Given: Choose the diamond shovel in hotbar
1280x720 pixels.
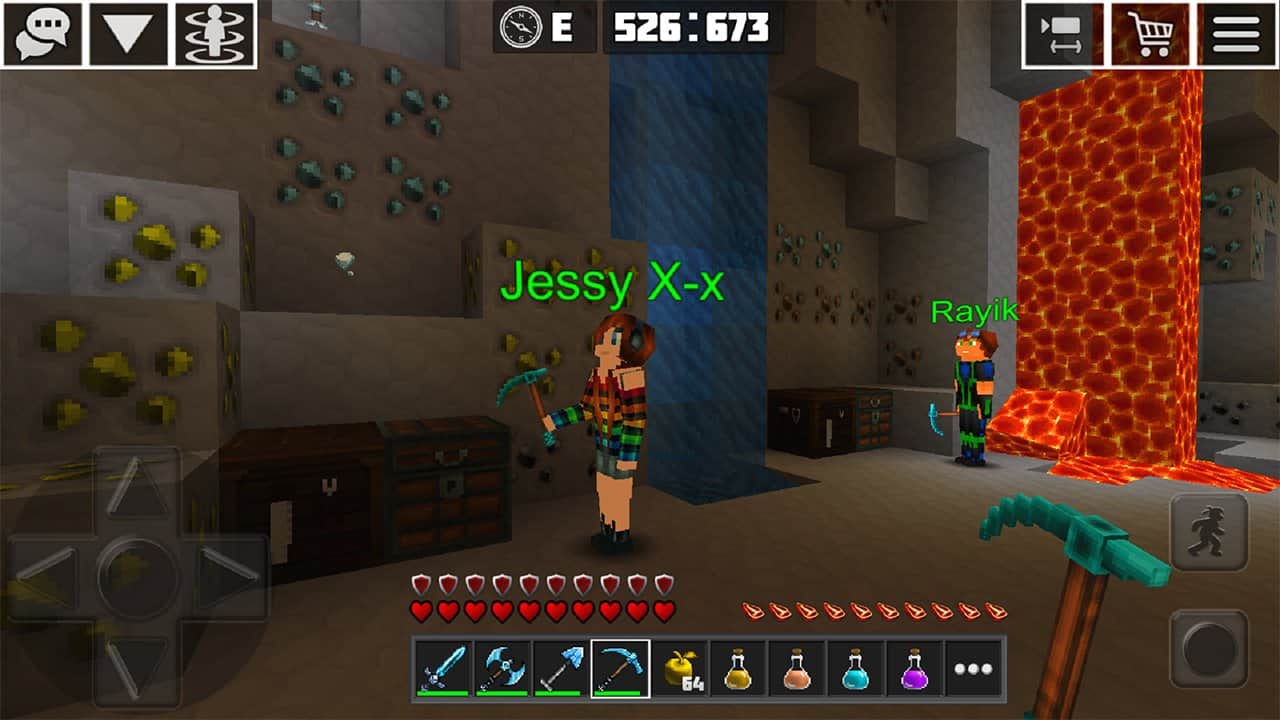Looking at the screenshot, I should (x=561, y=668).
